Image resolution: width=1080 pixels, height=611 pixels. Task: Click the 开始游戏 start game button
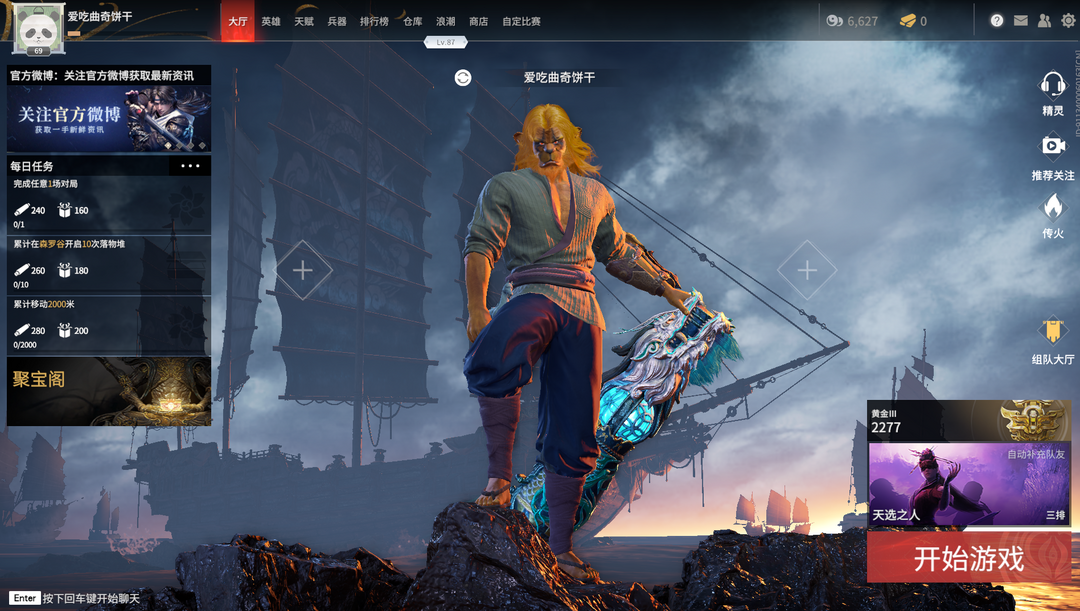pyautogui.click(x=968, y=558)
